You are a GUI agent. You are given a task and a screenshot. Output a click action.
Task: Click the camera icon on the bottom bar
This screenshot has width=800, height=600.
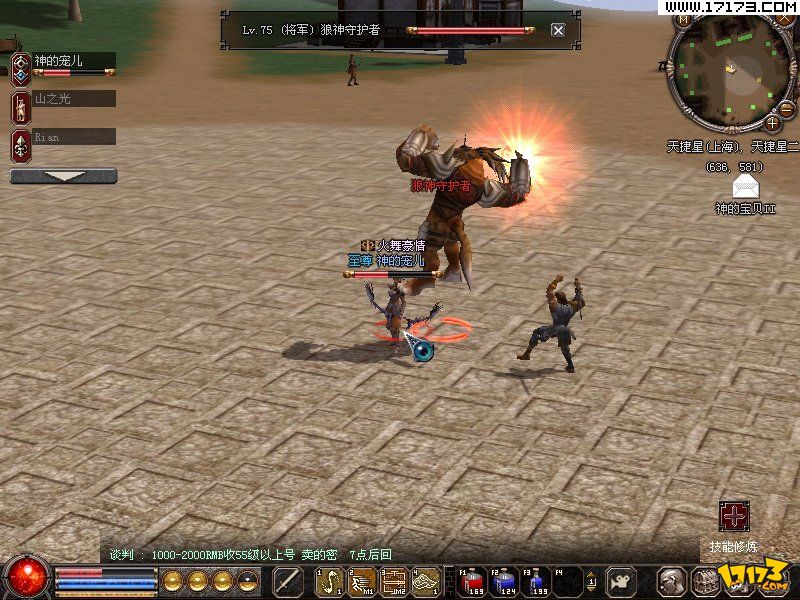click(x=623, y=580)
